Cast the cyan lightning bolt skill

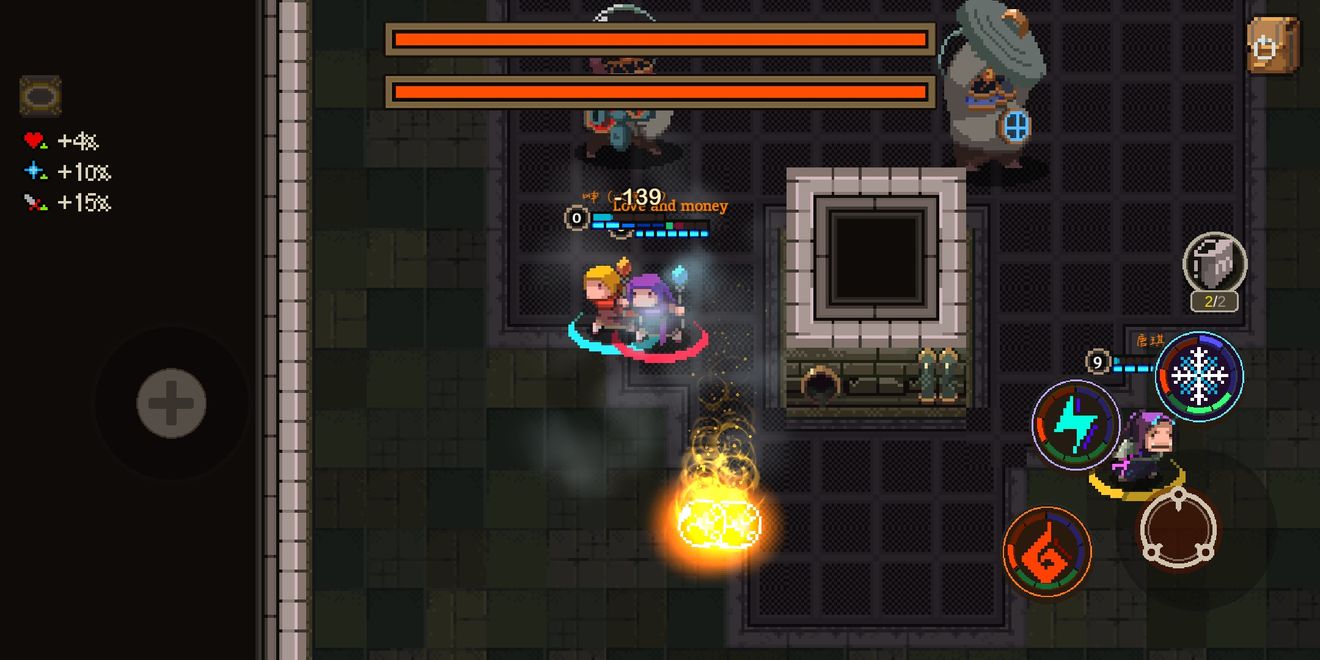click(1075, 425)
